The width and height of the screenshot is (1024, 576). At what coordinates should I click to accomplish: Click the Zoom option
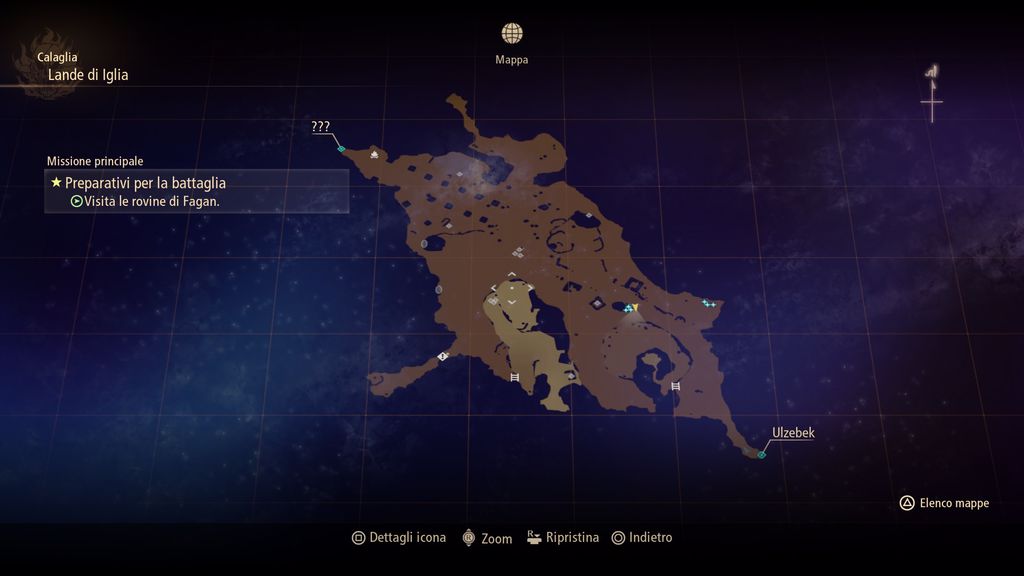point(486,538)
